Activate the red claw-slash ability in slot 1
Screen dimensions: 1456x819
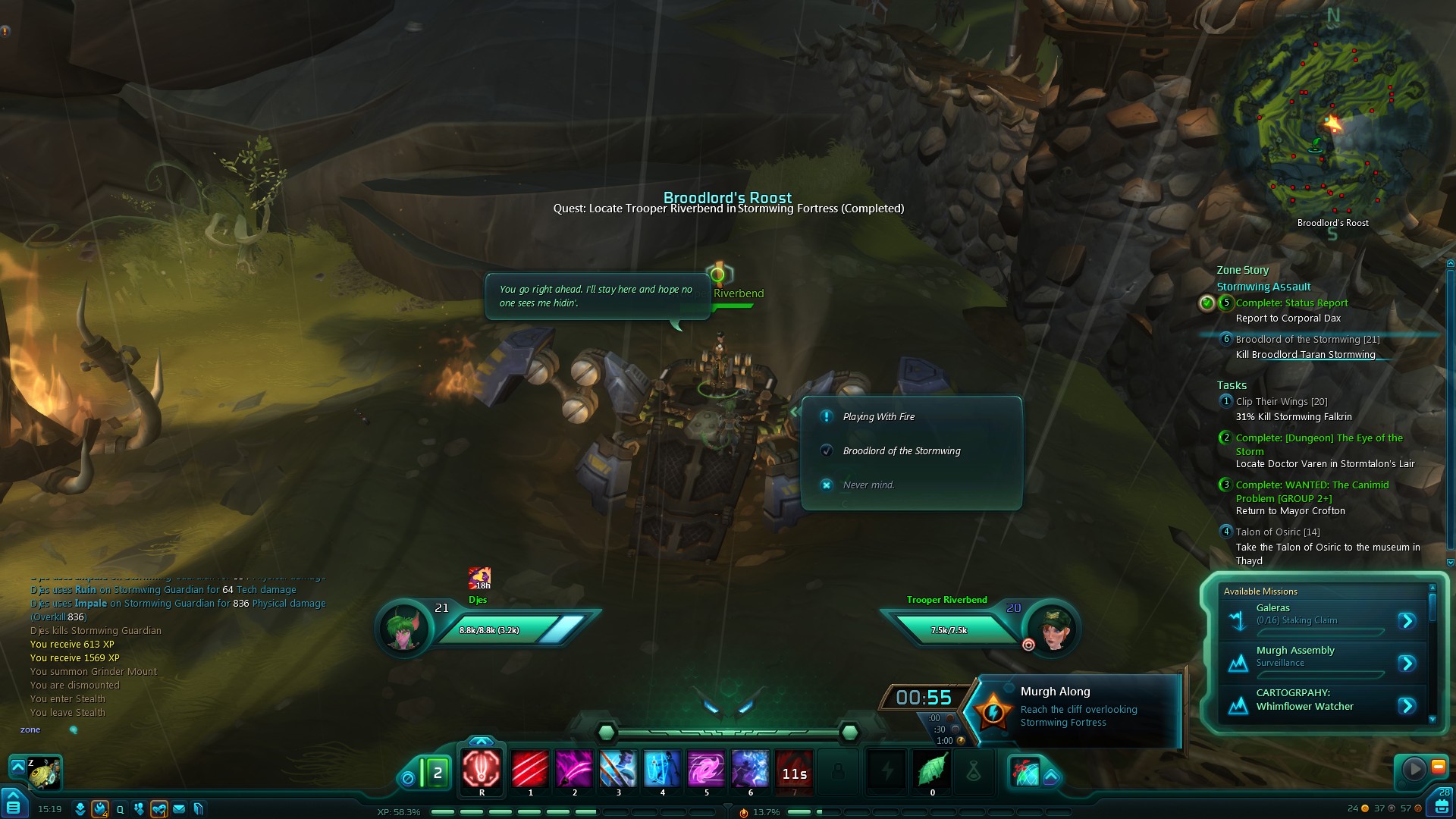(530, 770)
